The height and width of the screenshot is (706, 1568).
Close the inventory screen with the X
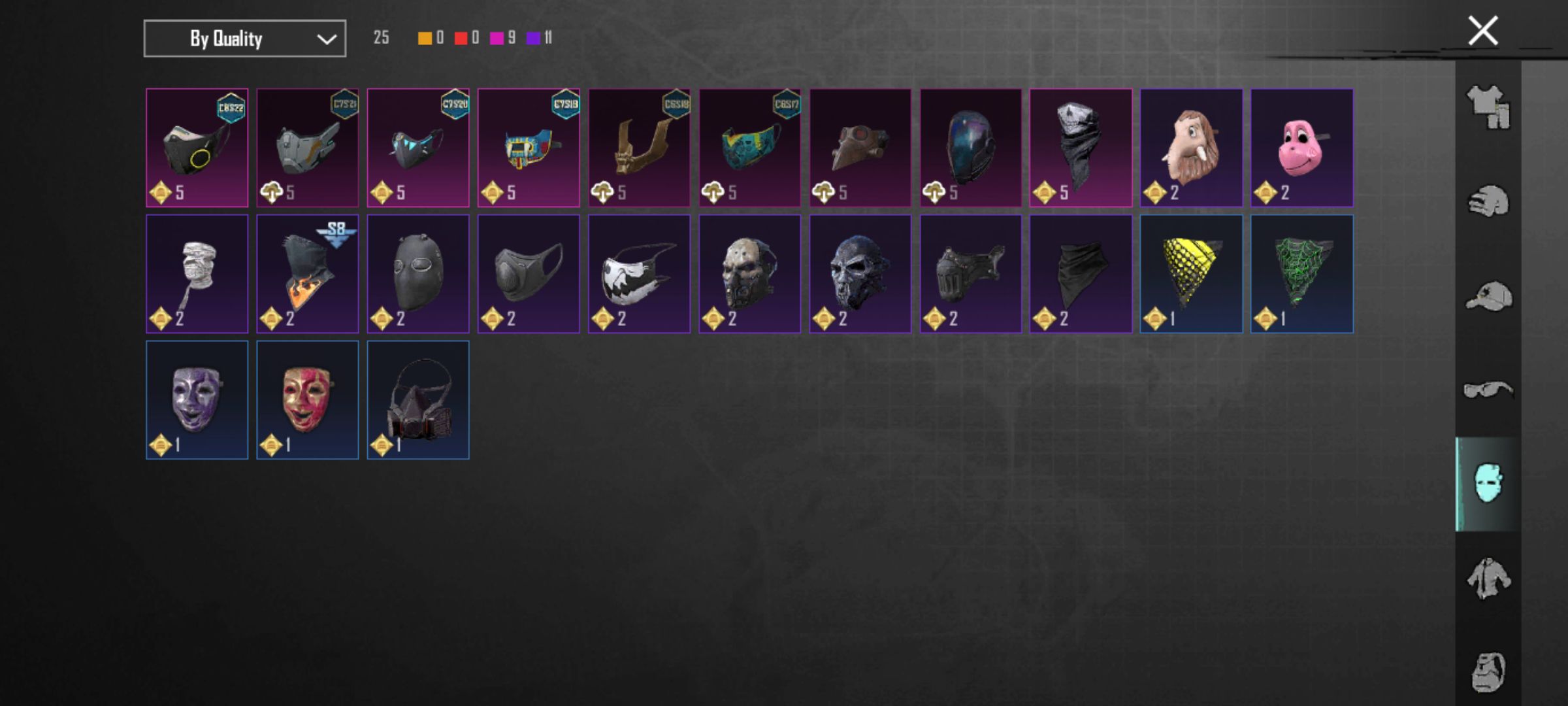[1482, 31]
